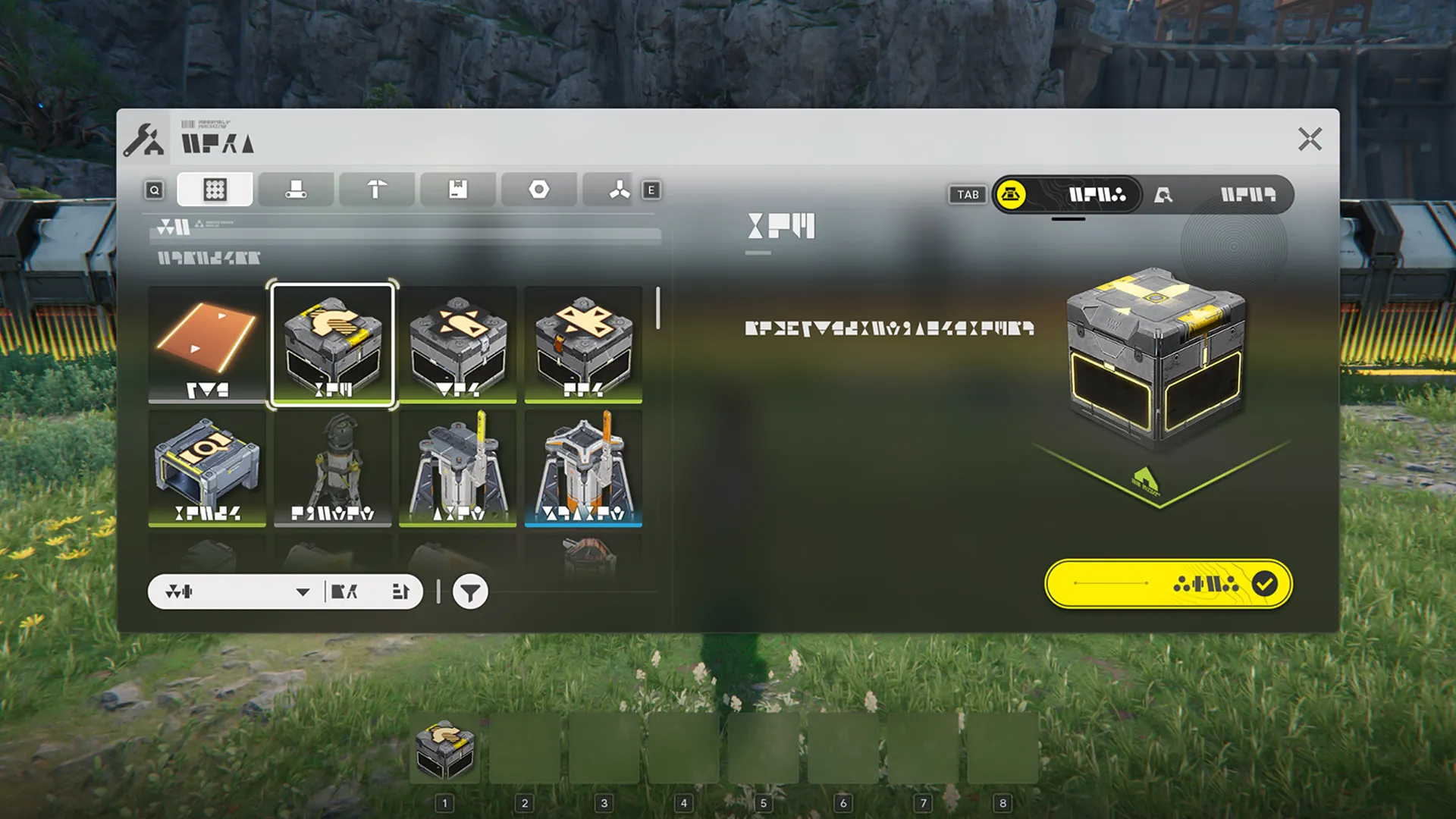
Task: Select the crate with curved arrow emblem
Action: 333,344
